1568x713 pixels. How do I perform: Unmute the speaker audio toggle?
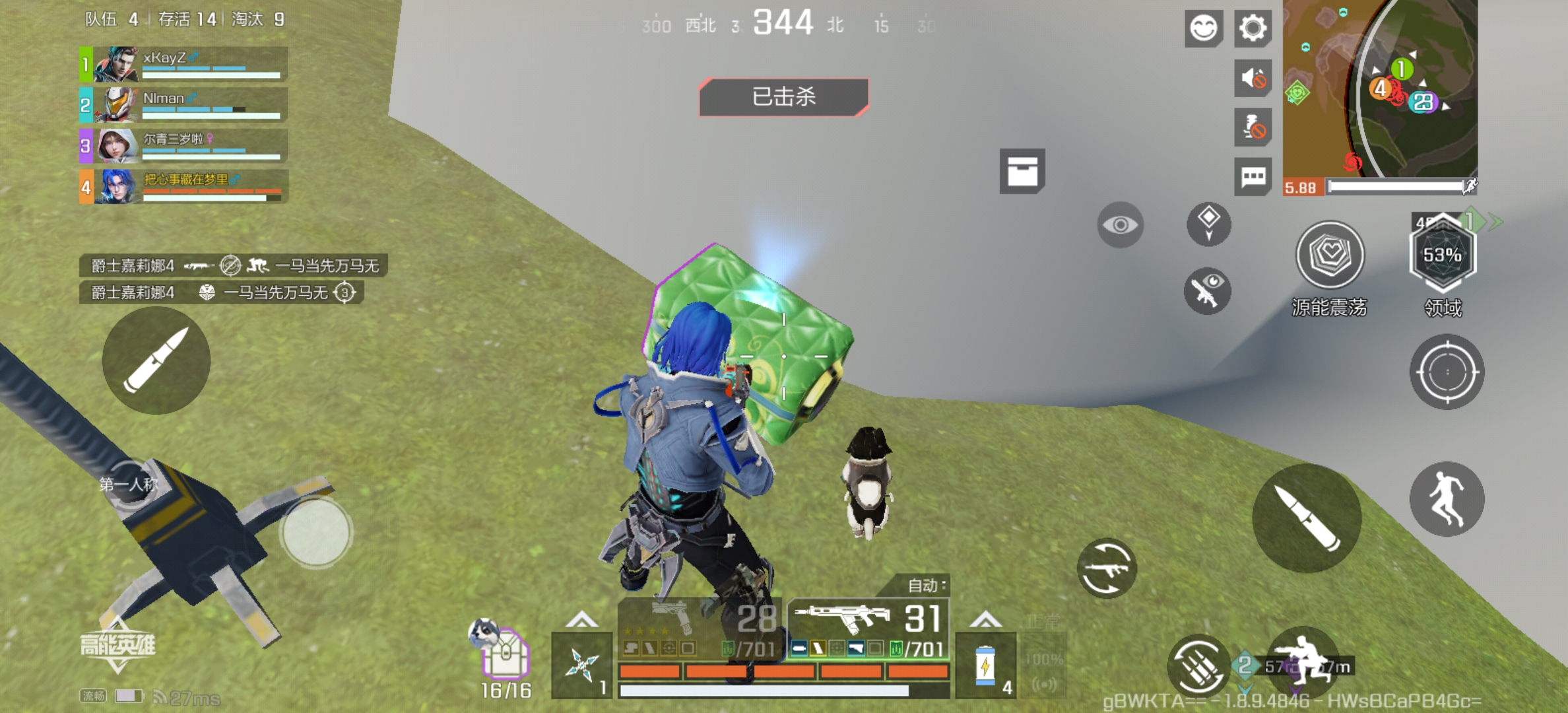point(1252,77)
